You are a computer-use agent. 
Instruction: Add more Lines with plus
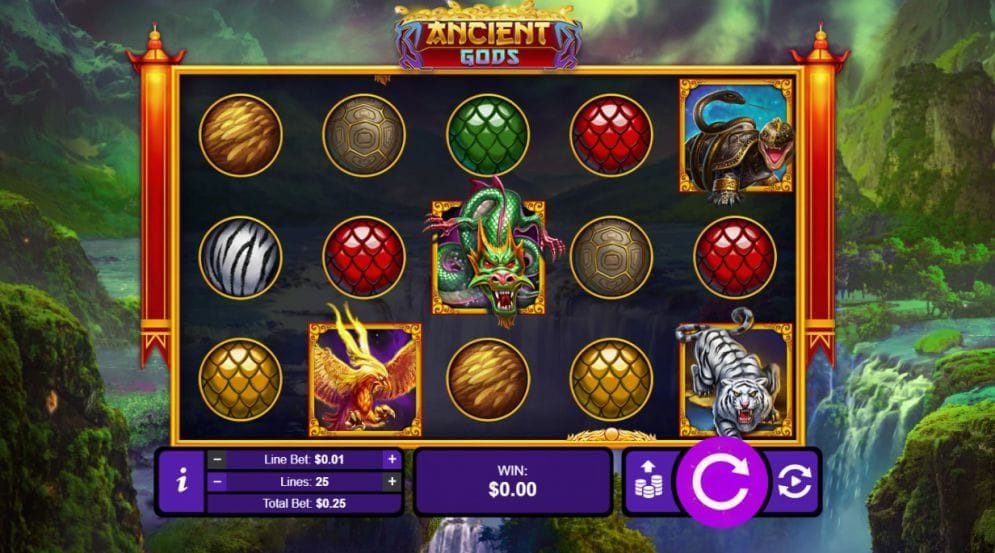[392, 481]
